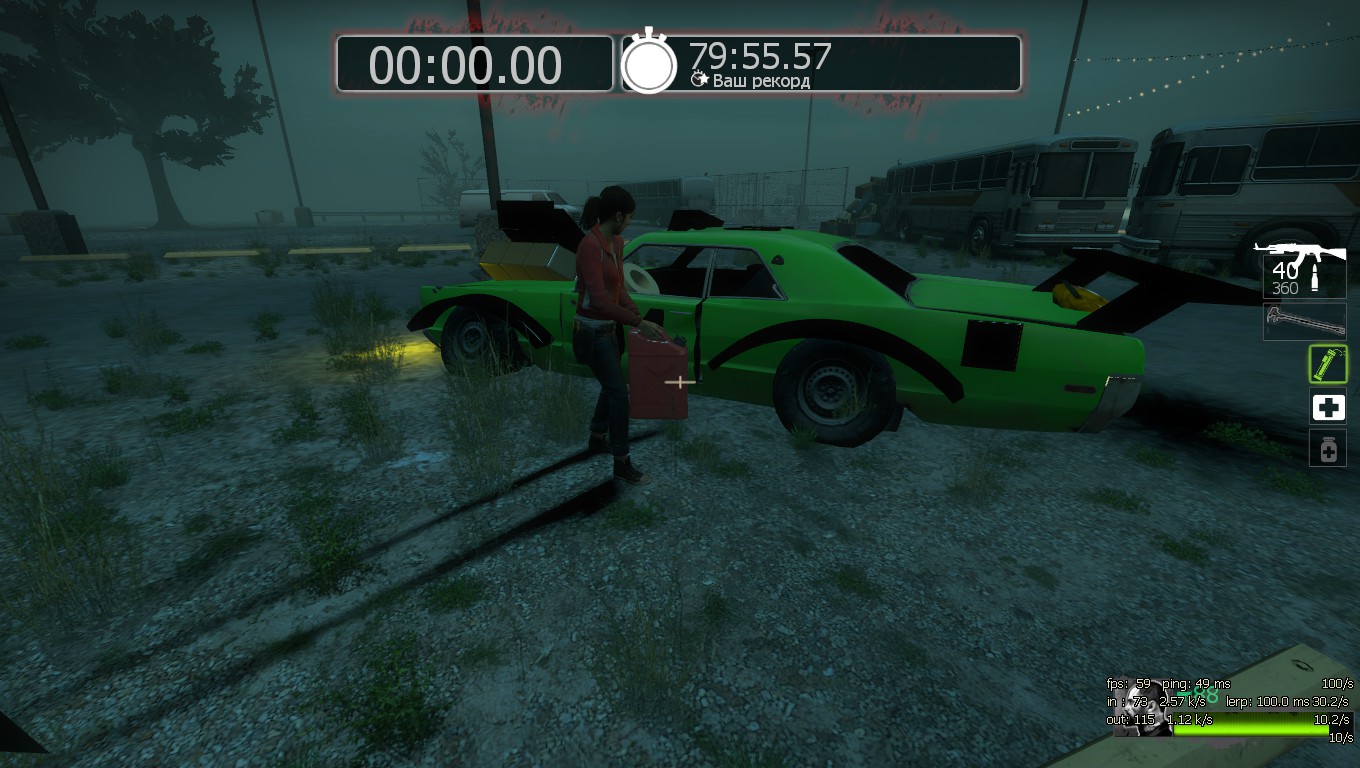Screen dimensions: 1360x768
Task: Click the survivor portrait beside the health bar
Action: click(1141, 709)
